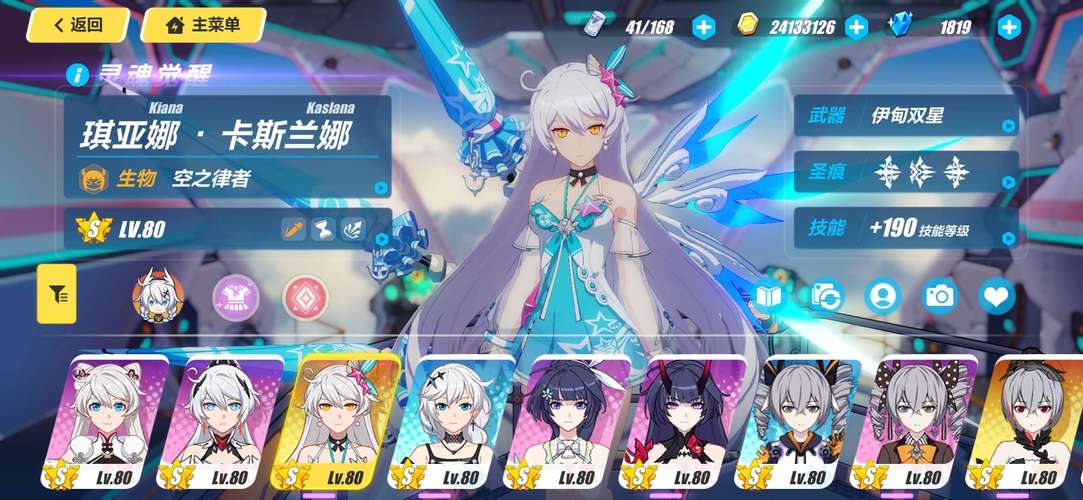Open the 主菜单 main menu

203,25
